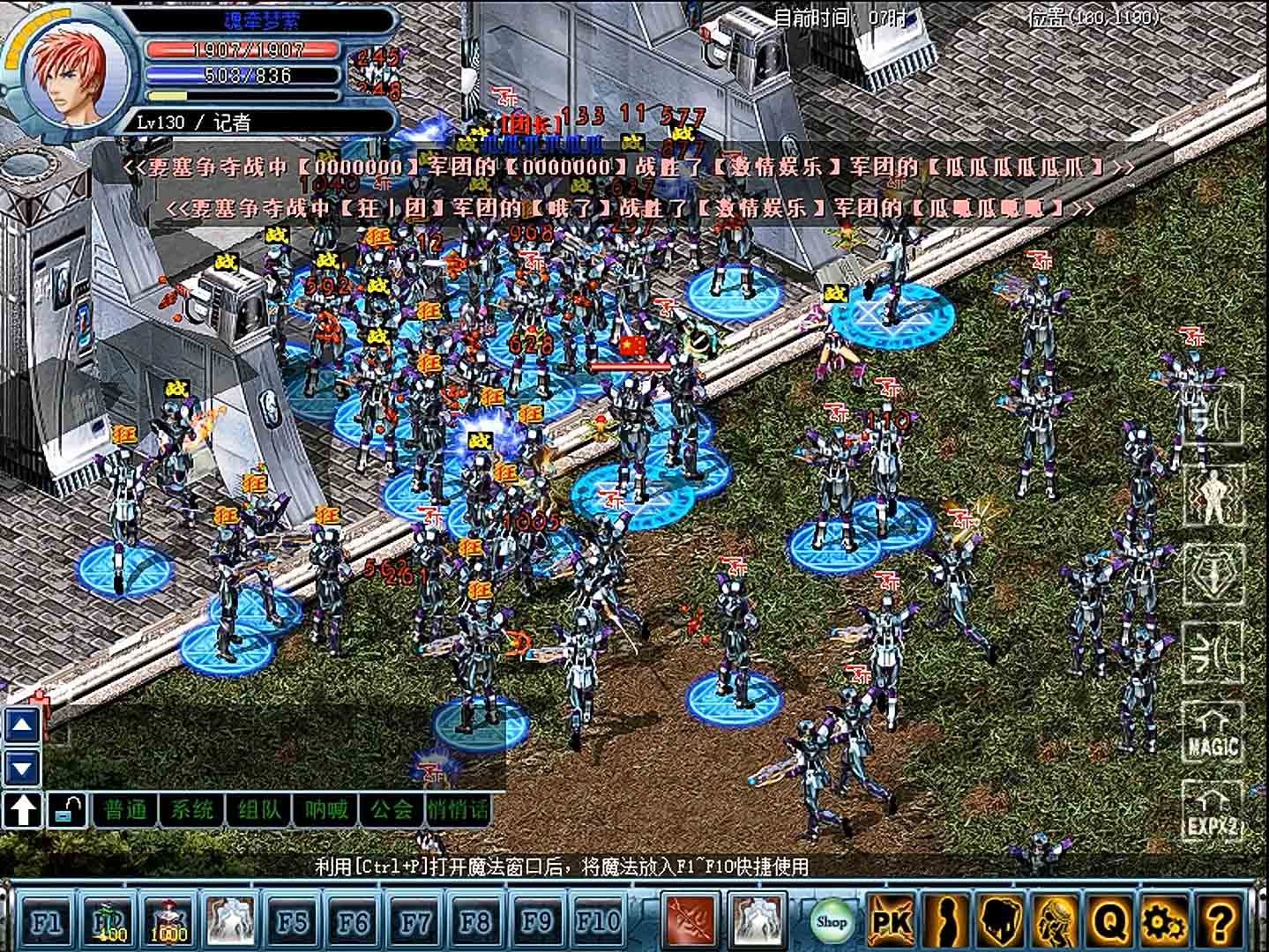Open help with the question mark icon

coord(1220,921)
